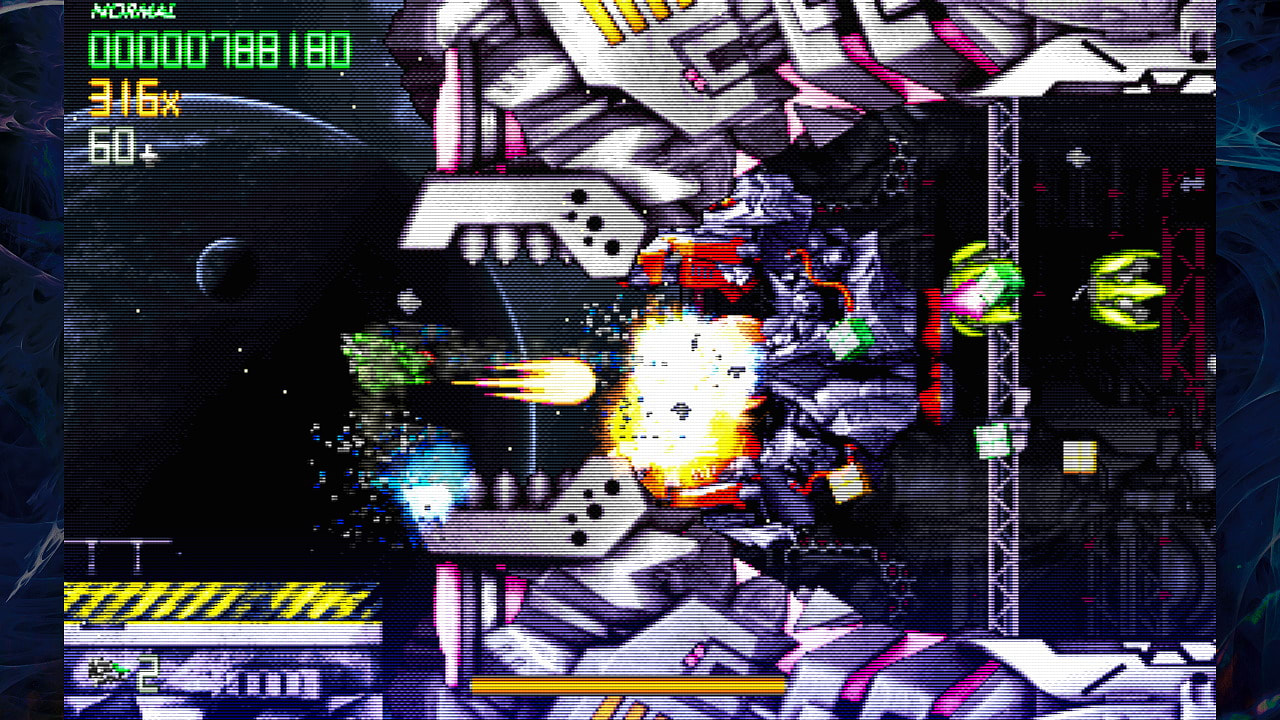
Task: Click the yellow-green player ship sprite
Action: (x=1125, y=290)
